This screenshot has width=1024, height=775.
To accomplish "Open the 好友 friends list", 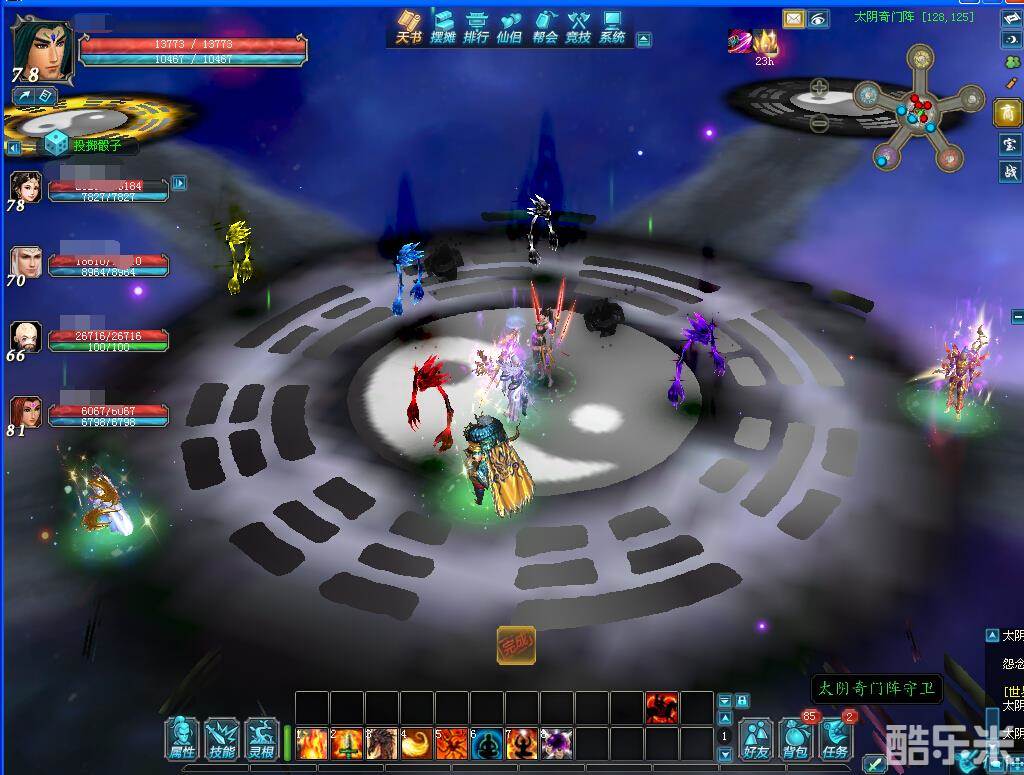I will click(757, 738).
